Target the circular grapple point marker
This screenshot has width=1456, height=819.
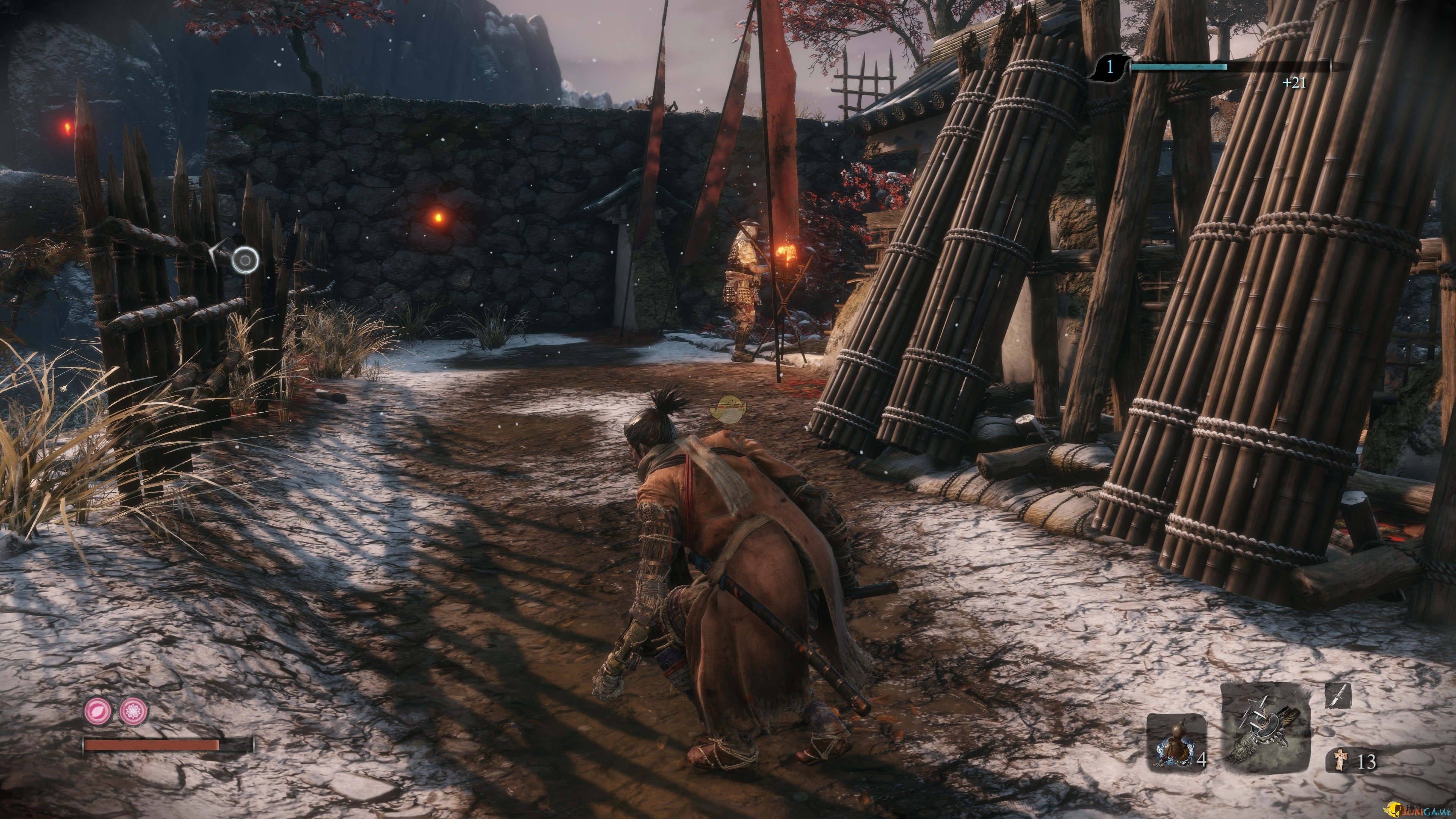246,260
